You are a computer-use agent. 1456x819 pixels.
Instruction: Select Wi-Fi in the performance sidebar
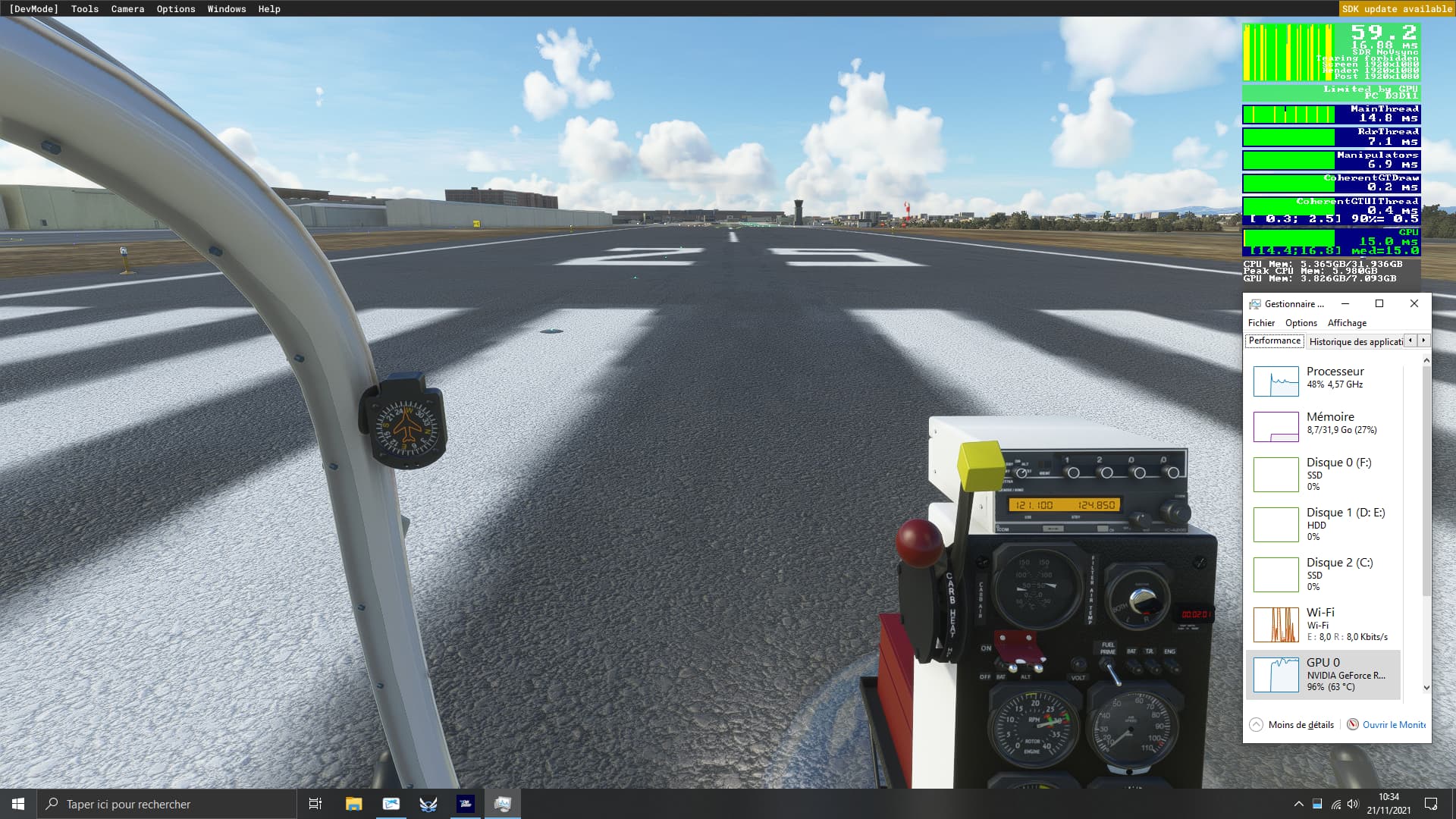[x=1324, y=624]
